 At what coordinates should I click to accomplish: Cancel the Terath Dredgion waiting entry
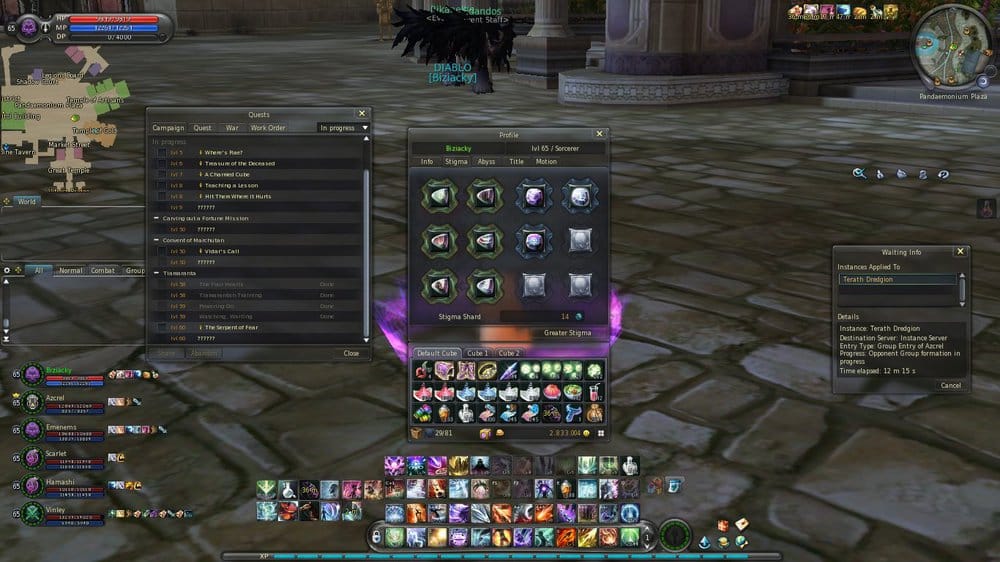pyautogui.click(x=950, y=385)
